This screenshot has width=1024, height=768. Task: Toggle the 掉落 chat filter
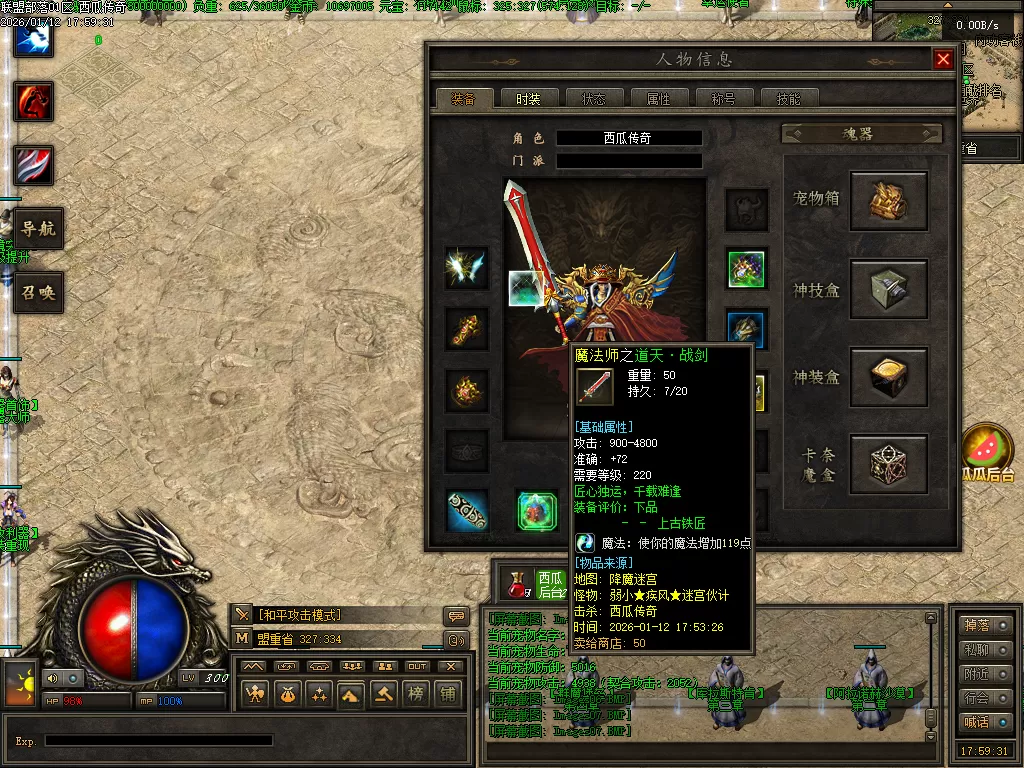point(985,625)
